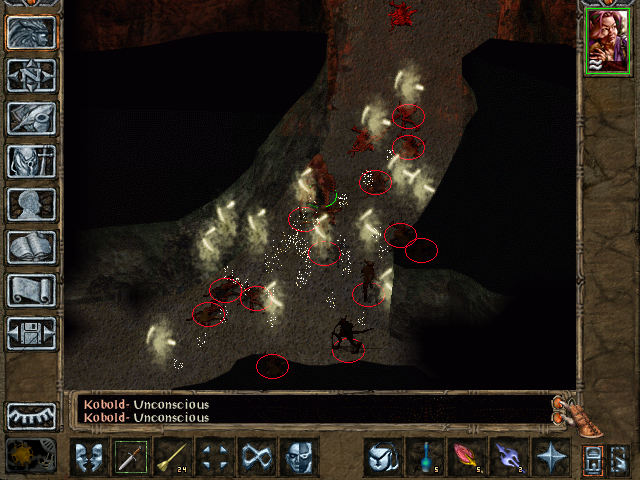Click the twin masks button
Screen dimensions: 640x480
point(89,457)
